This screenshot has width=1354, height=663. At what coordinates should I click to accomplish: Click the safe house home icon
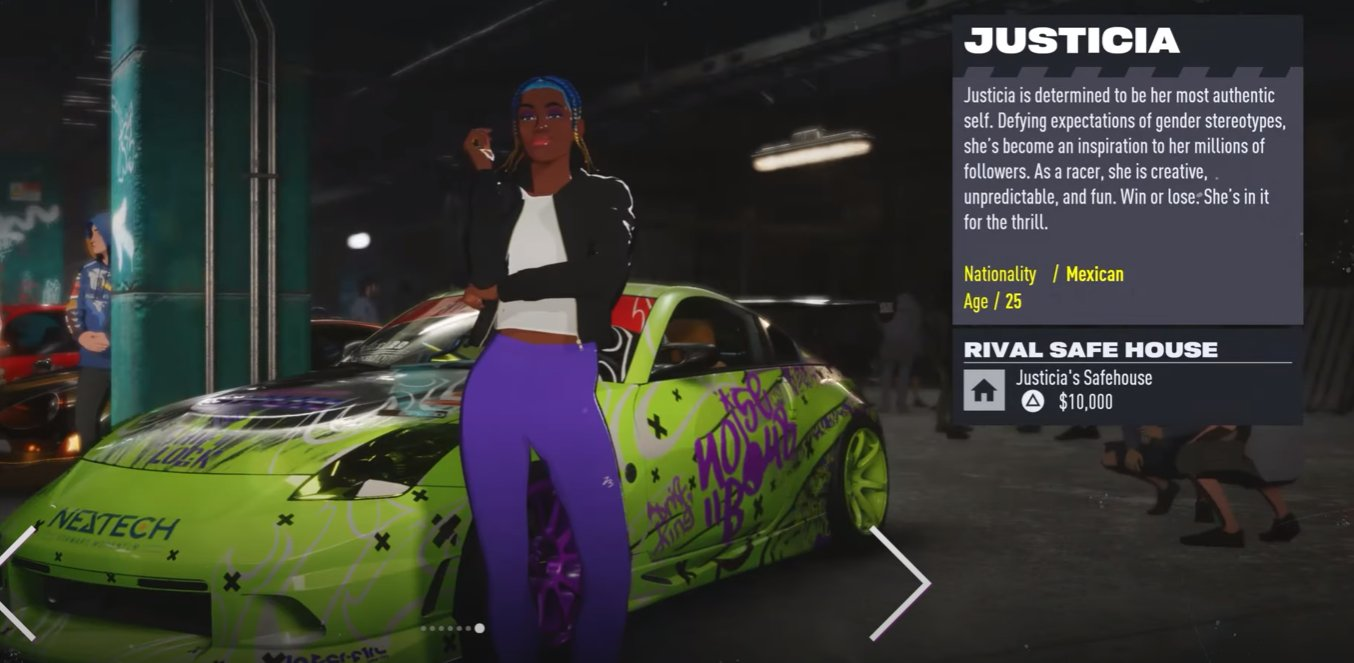tap(984, 390)
